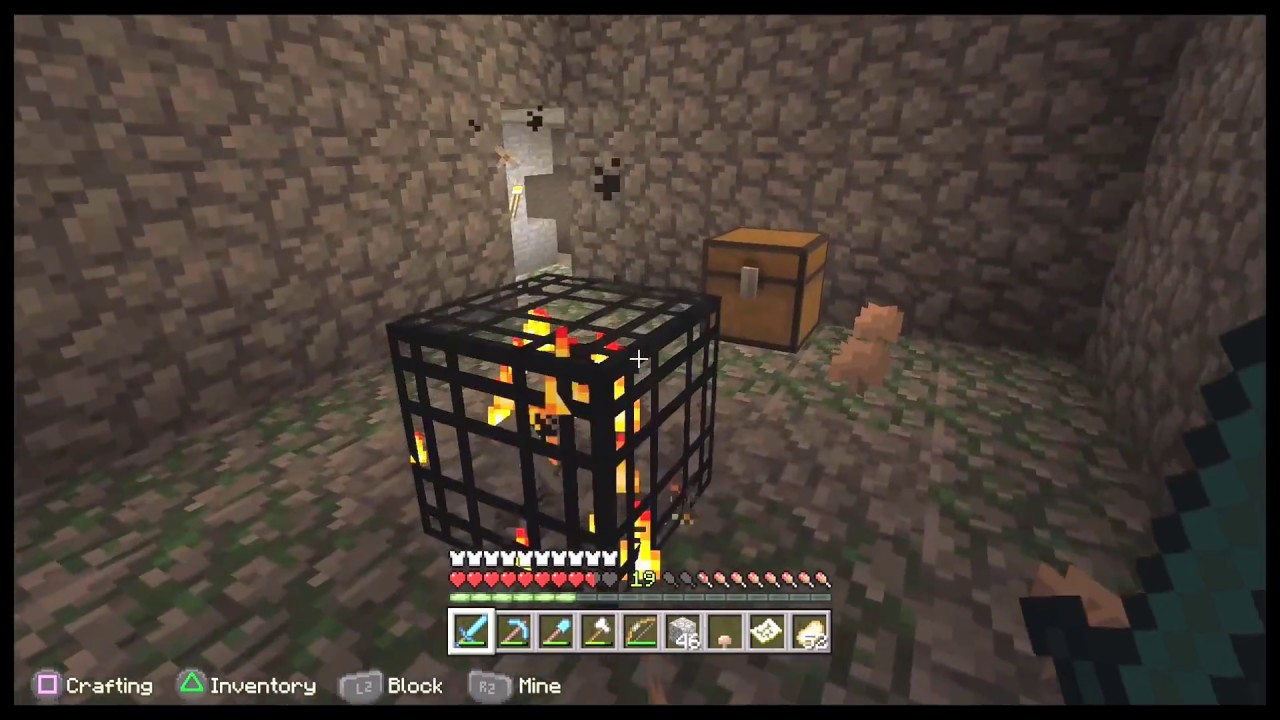
Task: Pick the brown mushroom hotbar slot
Action: pos(725,632)
